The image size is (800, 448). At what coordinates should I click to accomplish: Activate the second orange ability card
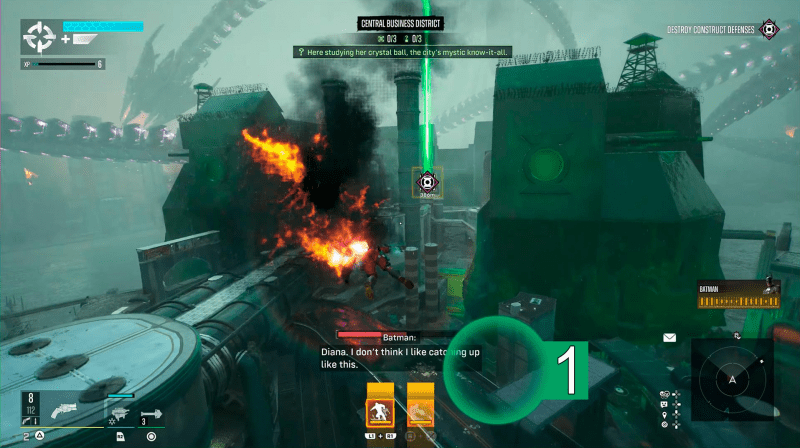pyautogui.click(x=420, y=410)
